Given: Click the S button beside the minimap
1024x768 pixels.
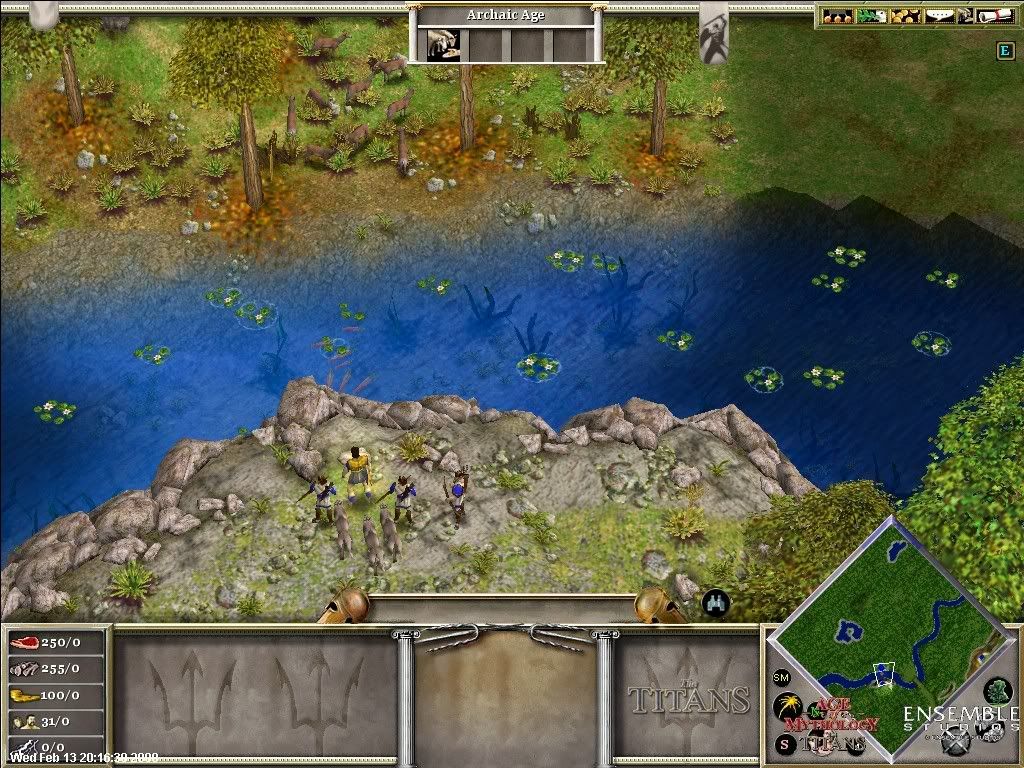Looking at the screenshot, I should point(785,744).
